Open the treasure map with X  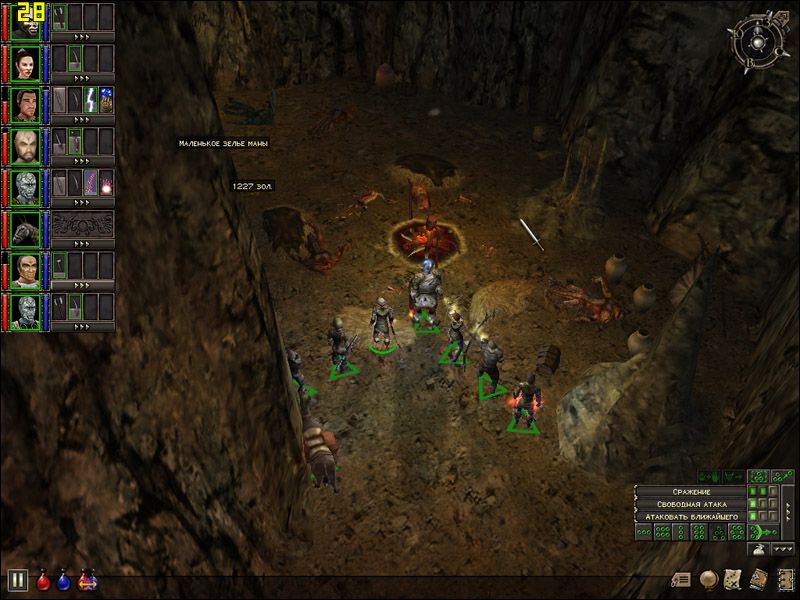point(733,579)
